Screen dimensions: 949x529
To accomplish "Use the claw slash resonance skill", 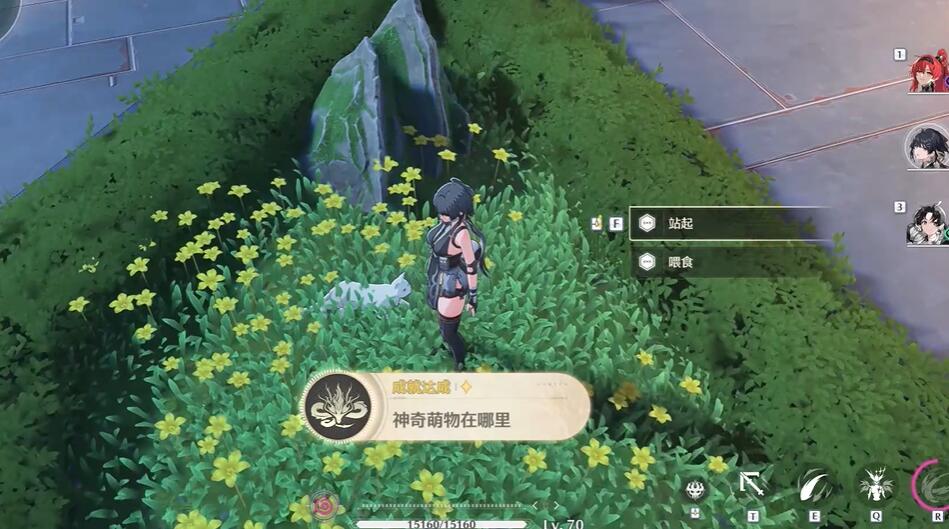I will click(814, 486).
